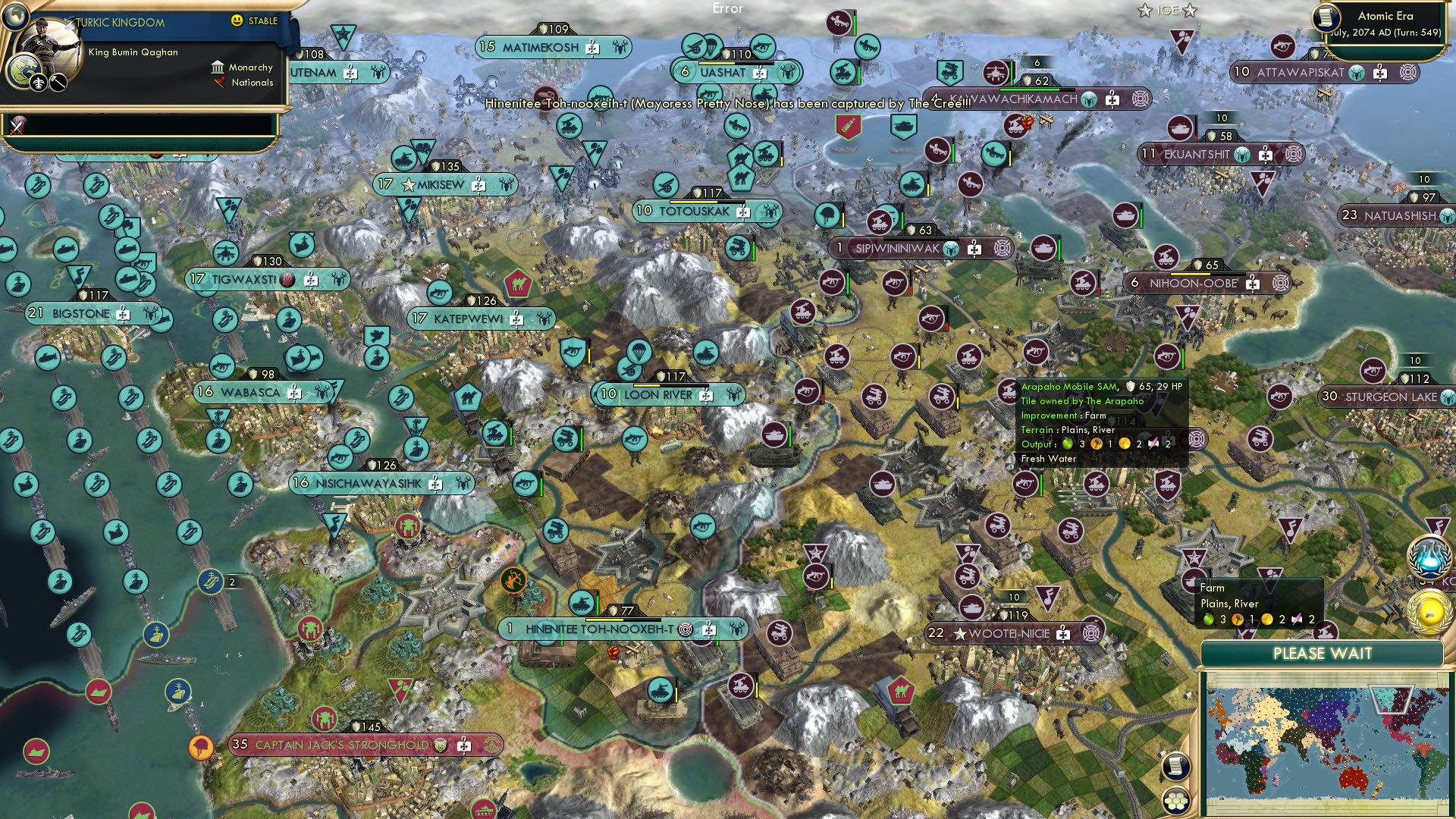Toggle the STABLE happiness smiley indicator

pos(236,21)
